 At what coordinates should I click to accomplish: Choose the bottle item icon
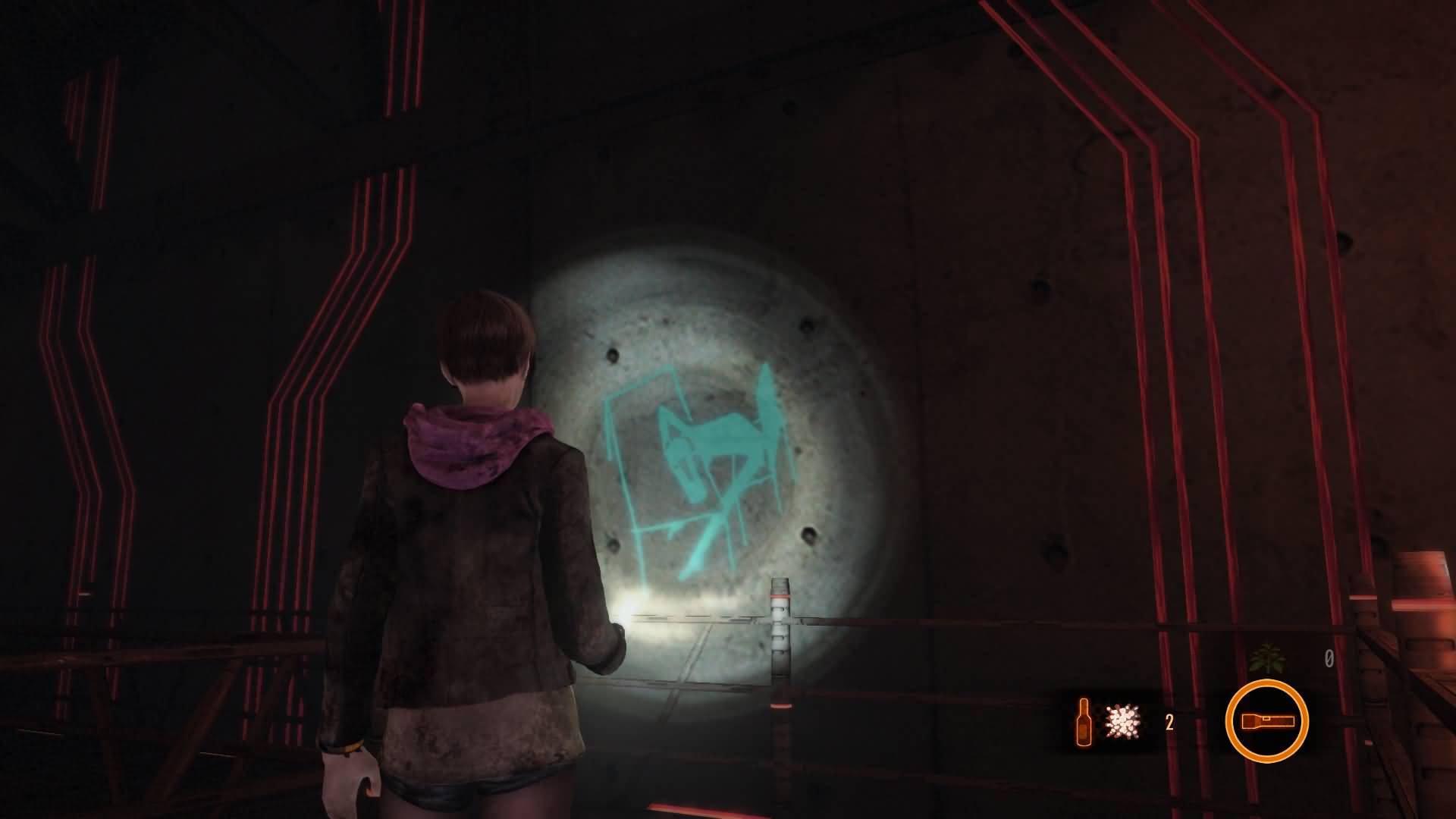coord(1084,721)
